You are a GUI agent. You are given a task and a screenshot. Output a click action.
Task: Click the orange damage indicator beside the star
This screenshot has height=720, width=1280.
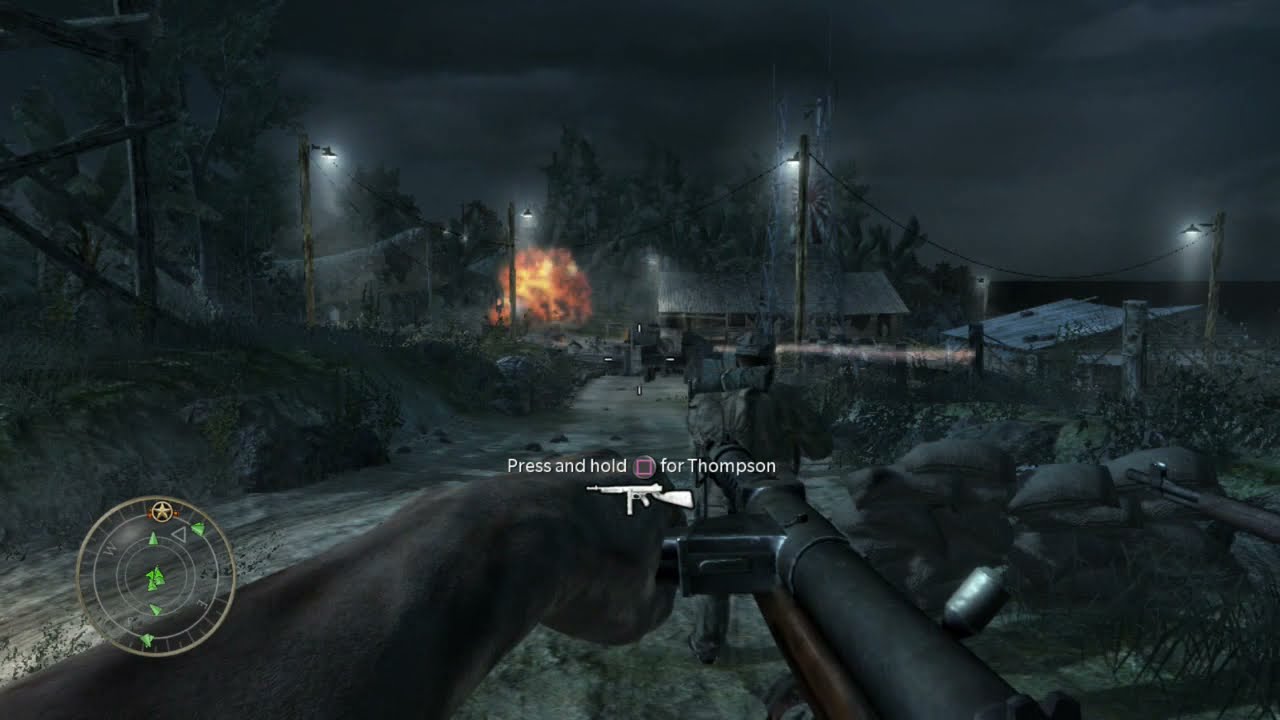[176, 513]
